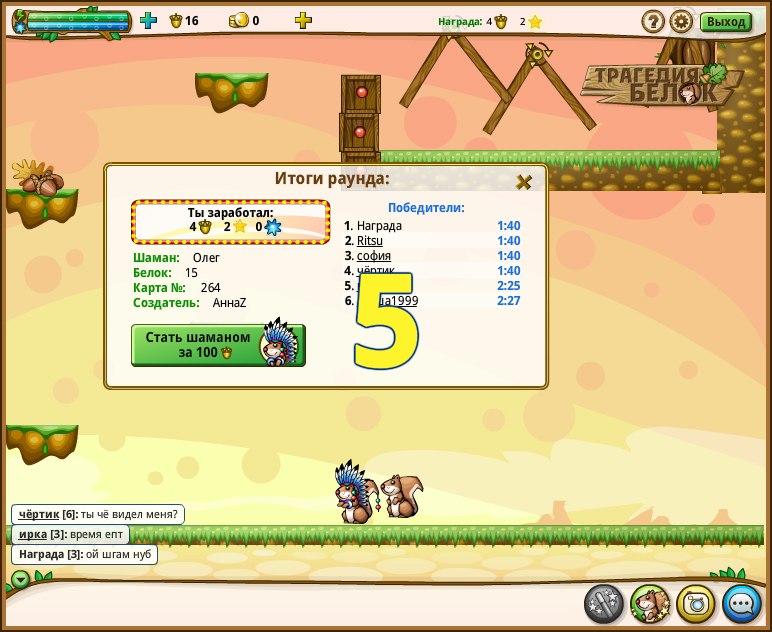
Task: Close the round results window
Action: click(x=523, y=182)
